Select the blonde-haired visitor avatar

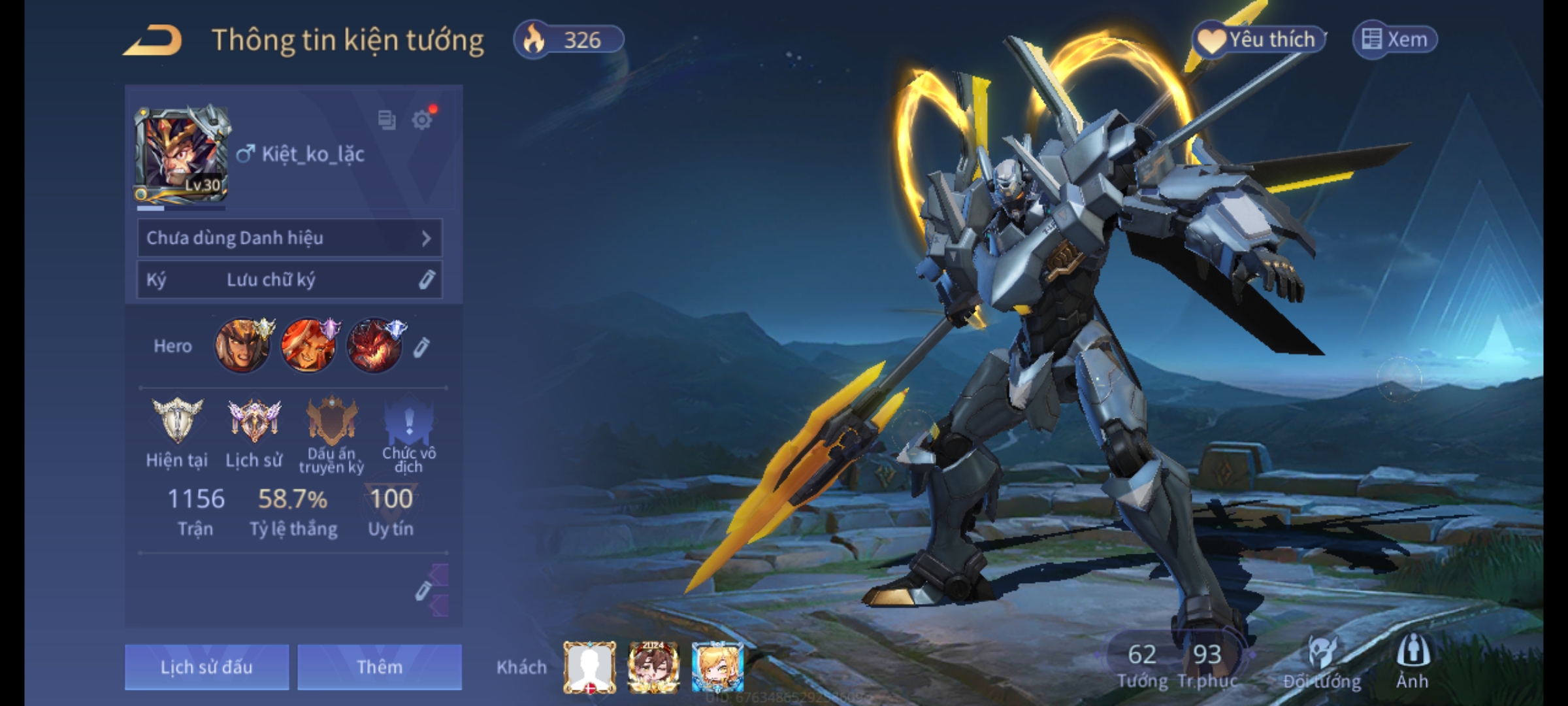click(x=717, y=667)
